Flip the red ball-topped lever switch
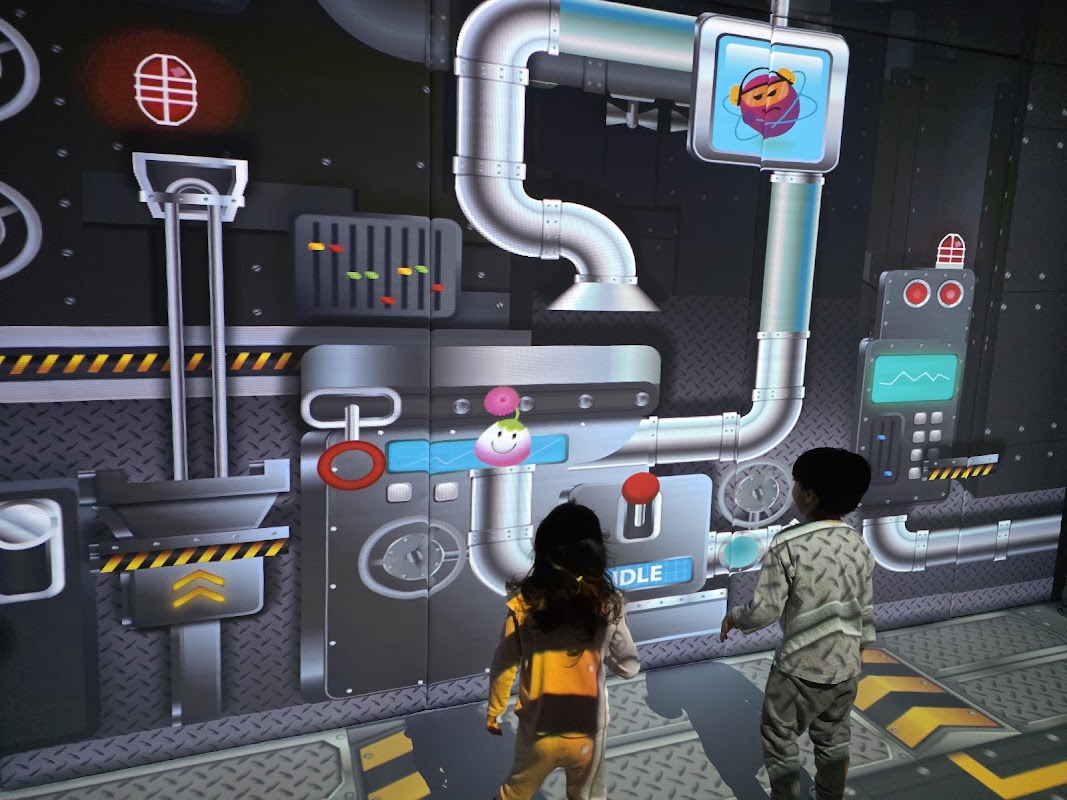Image resolution: width=1067 pixels, height=800 pixels. (x=640, y=490)
